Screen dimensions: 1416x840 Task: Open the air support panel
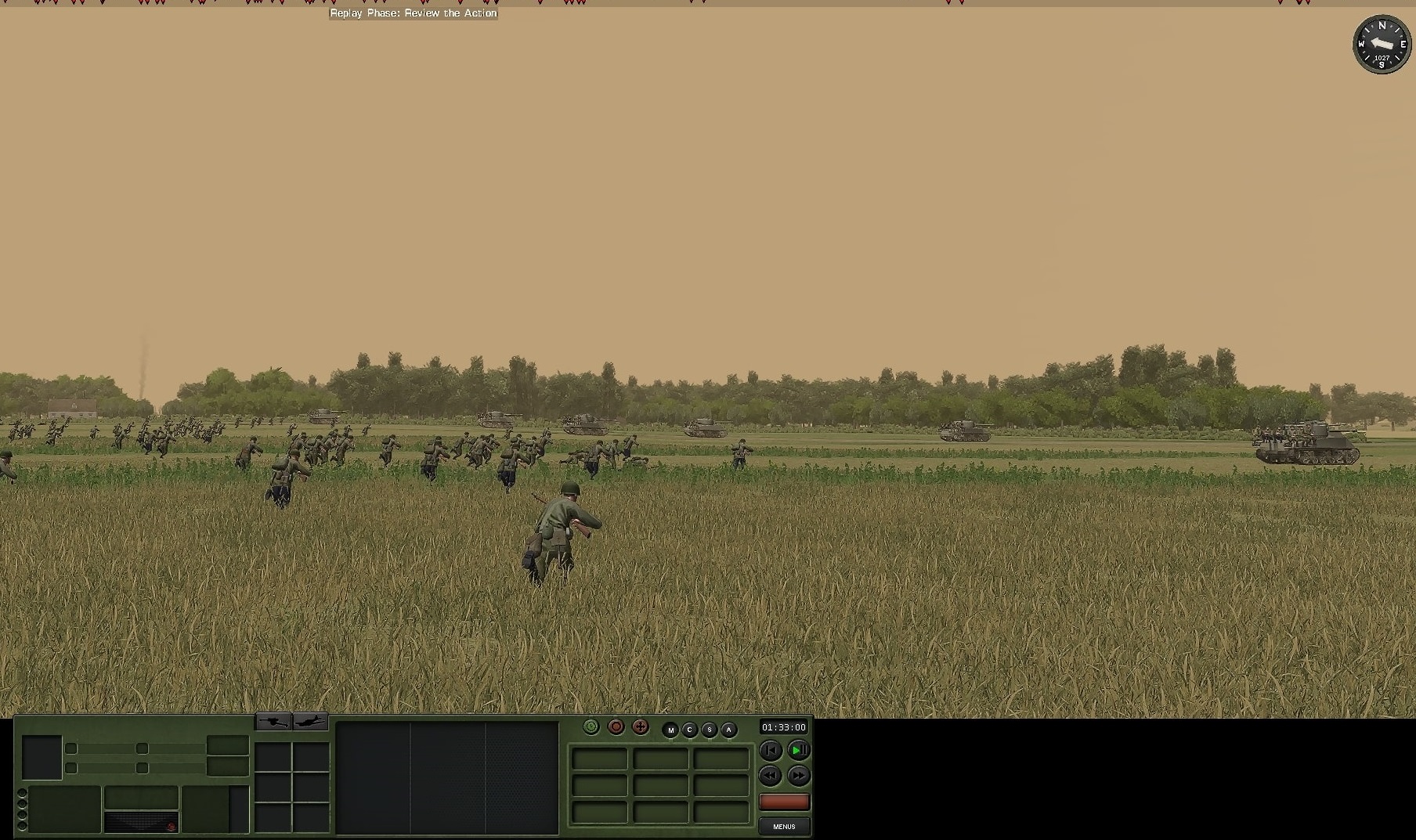[310, 721]
